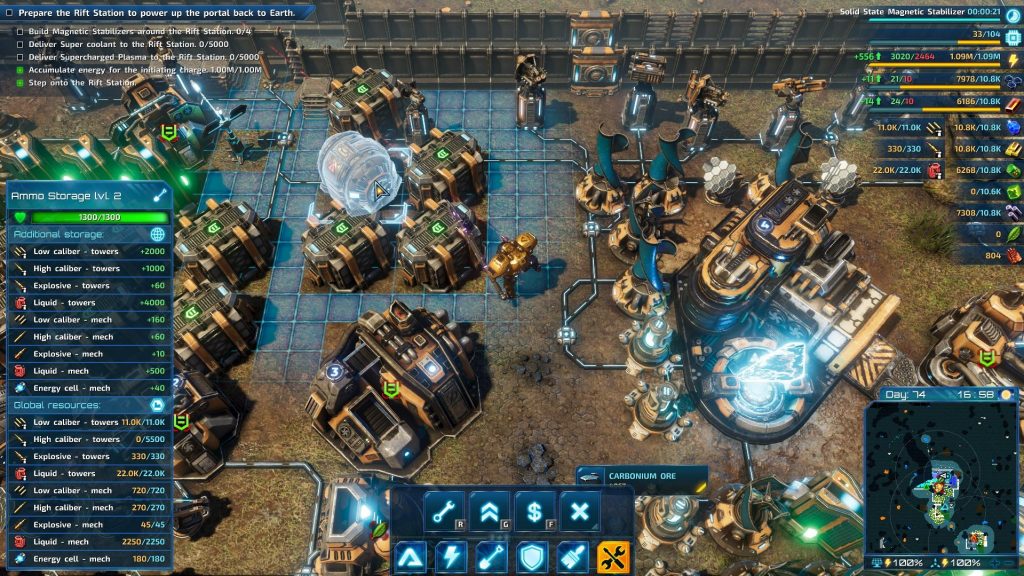
Task: Select the Carbonium Ore tooltip label
Action: pos(641,477)
